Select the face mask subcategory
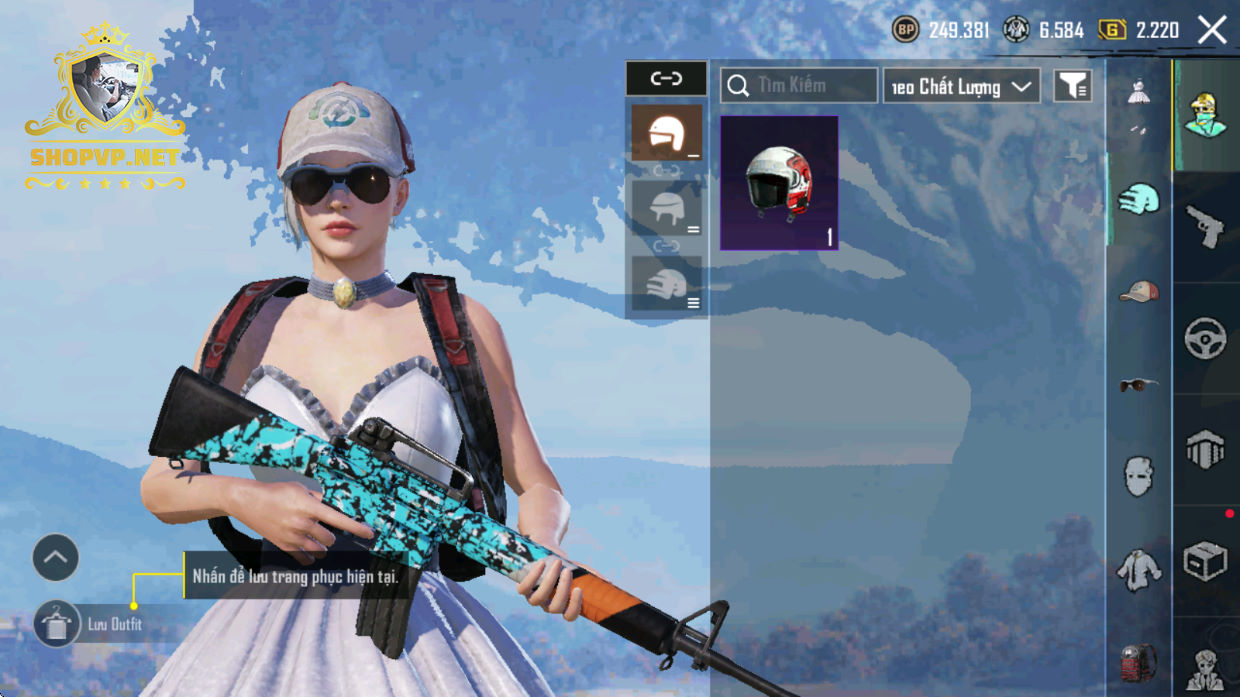Screen dimensions: 1240x697 [x=1138, y=476]
